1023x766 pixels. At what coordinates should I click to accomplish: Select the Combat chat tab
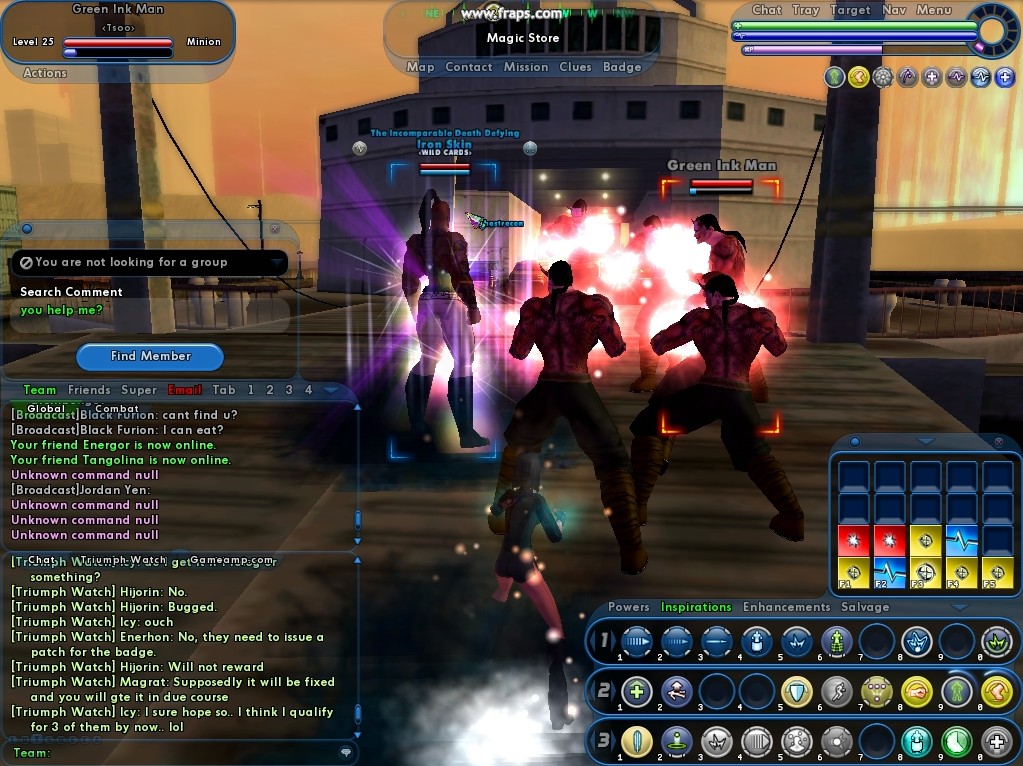click(116, 408)
